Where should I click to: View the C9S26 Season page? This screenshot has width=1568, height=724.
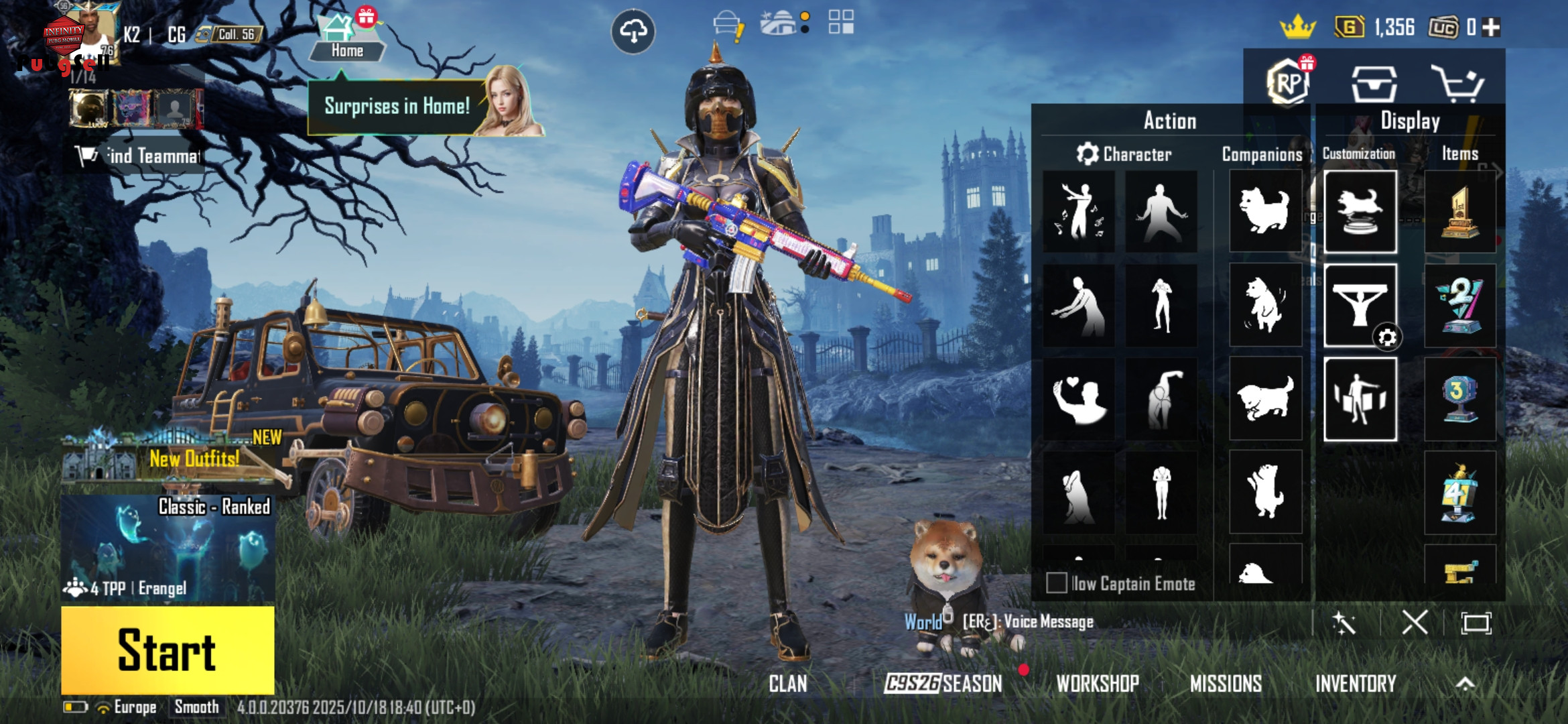943,684
